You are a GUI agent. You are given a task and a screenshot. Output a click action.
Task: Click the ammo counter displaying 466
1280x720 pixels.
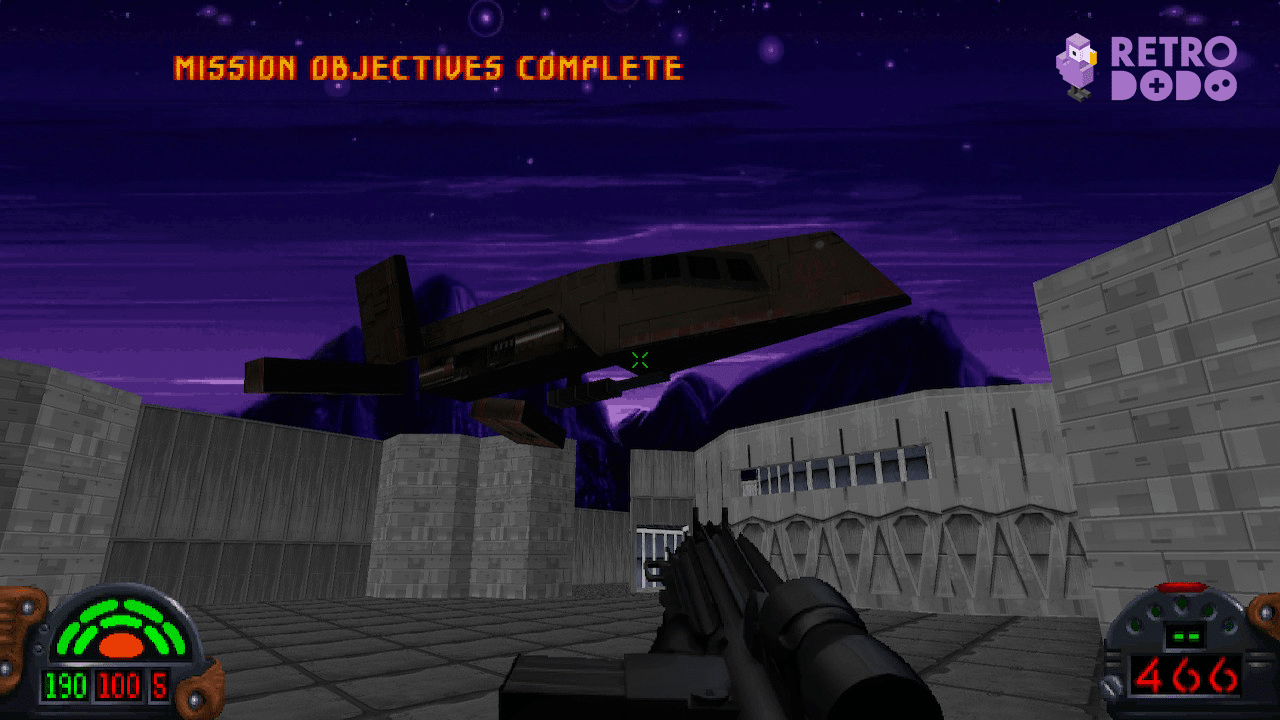pyautogui.click(x=1188, y=673)
